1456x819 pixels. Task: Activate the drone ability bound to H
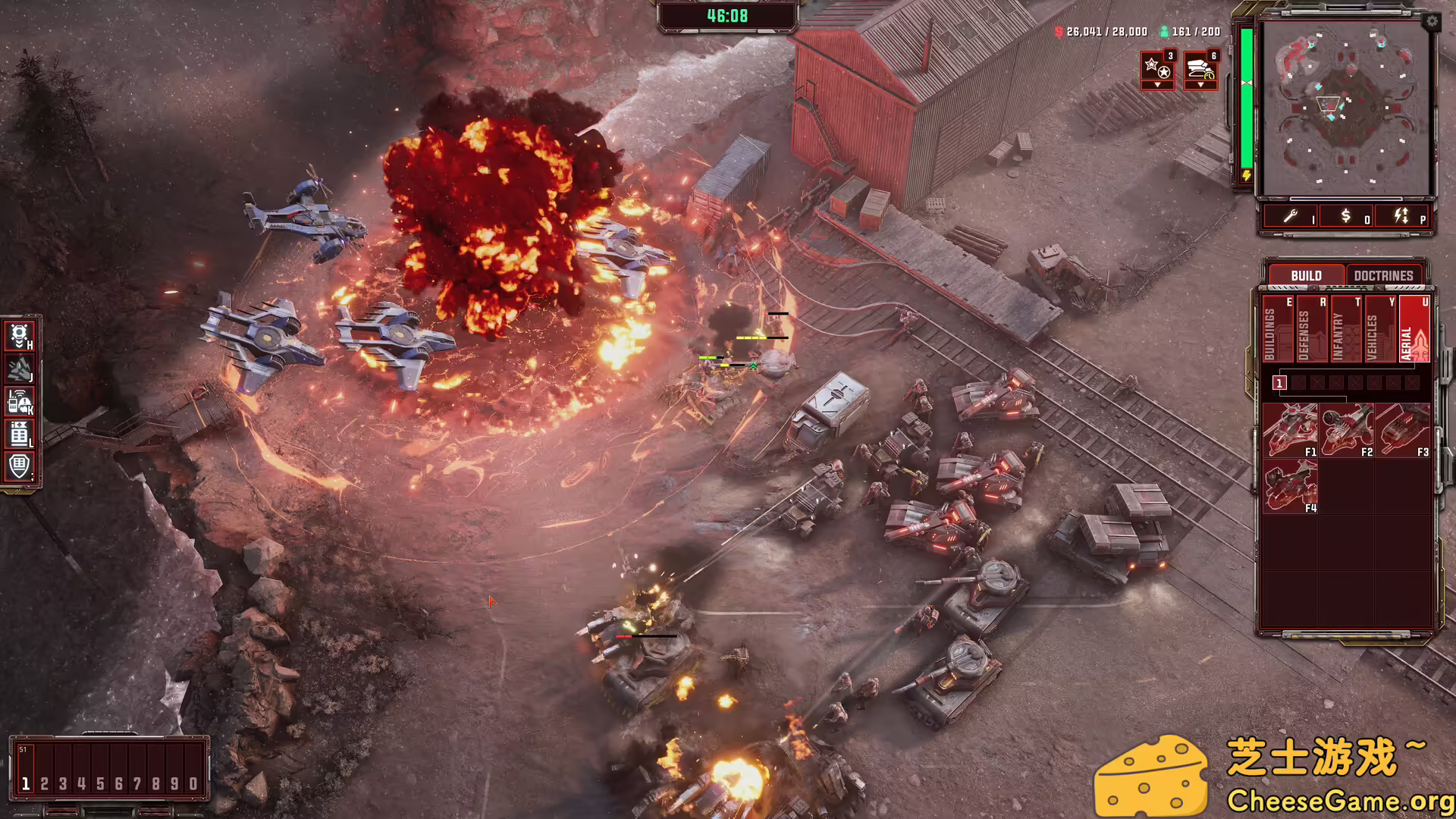pyautogui.click(x=20, y=337)
